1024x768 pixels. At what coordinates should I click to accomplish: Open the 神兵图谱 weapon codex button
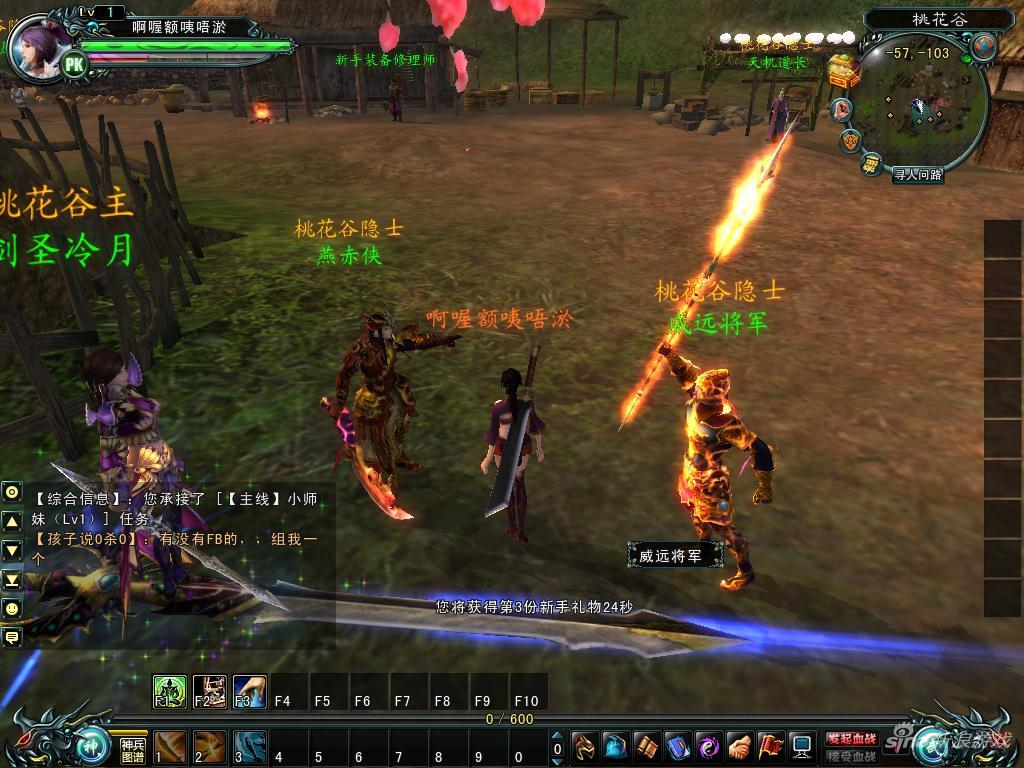(133, 749)
